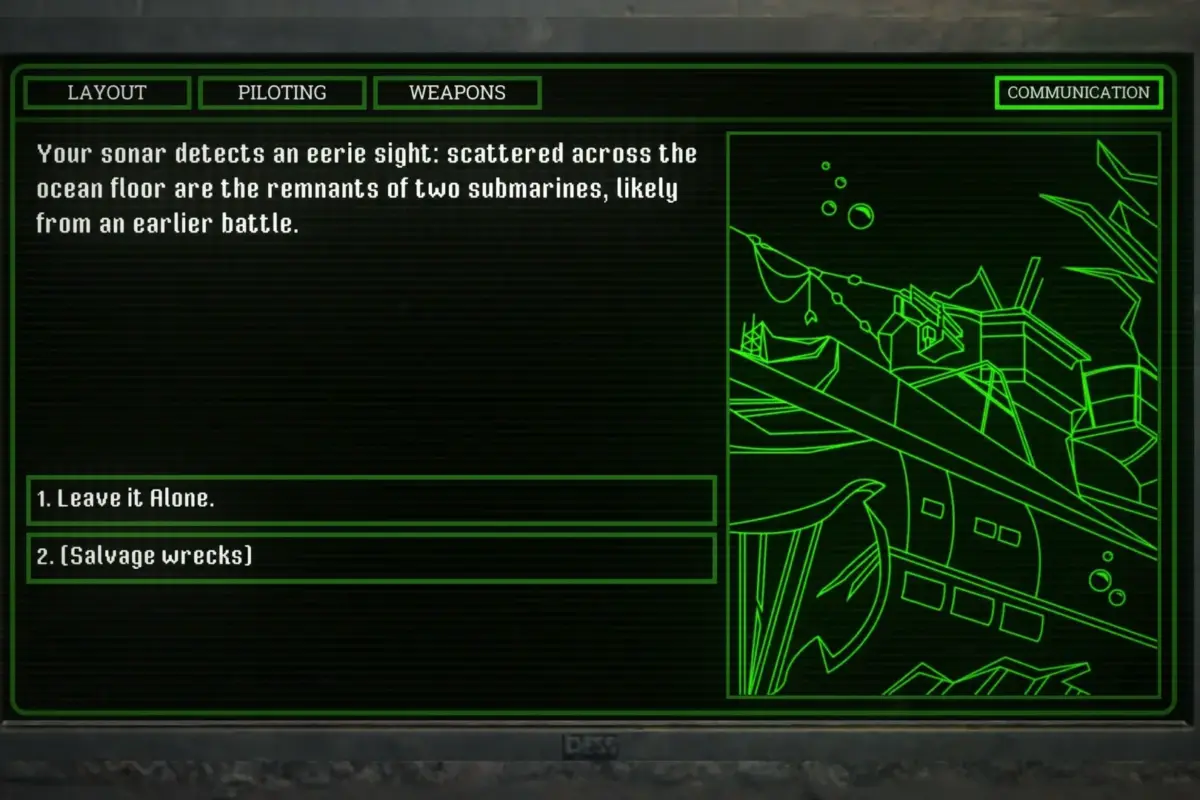Switch to the Layout tab
This screenshot has height=800, width=1200.
[107, 93]
